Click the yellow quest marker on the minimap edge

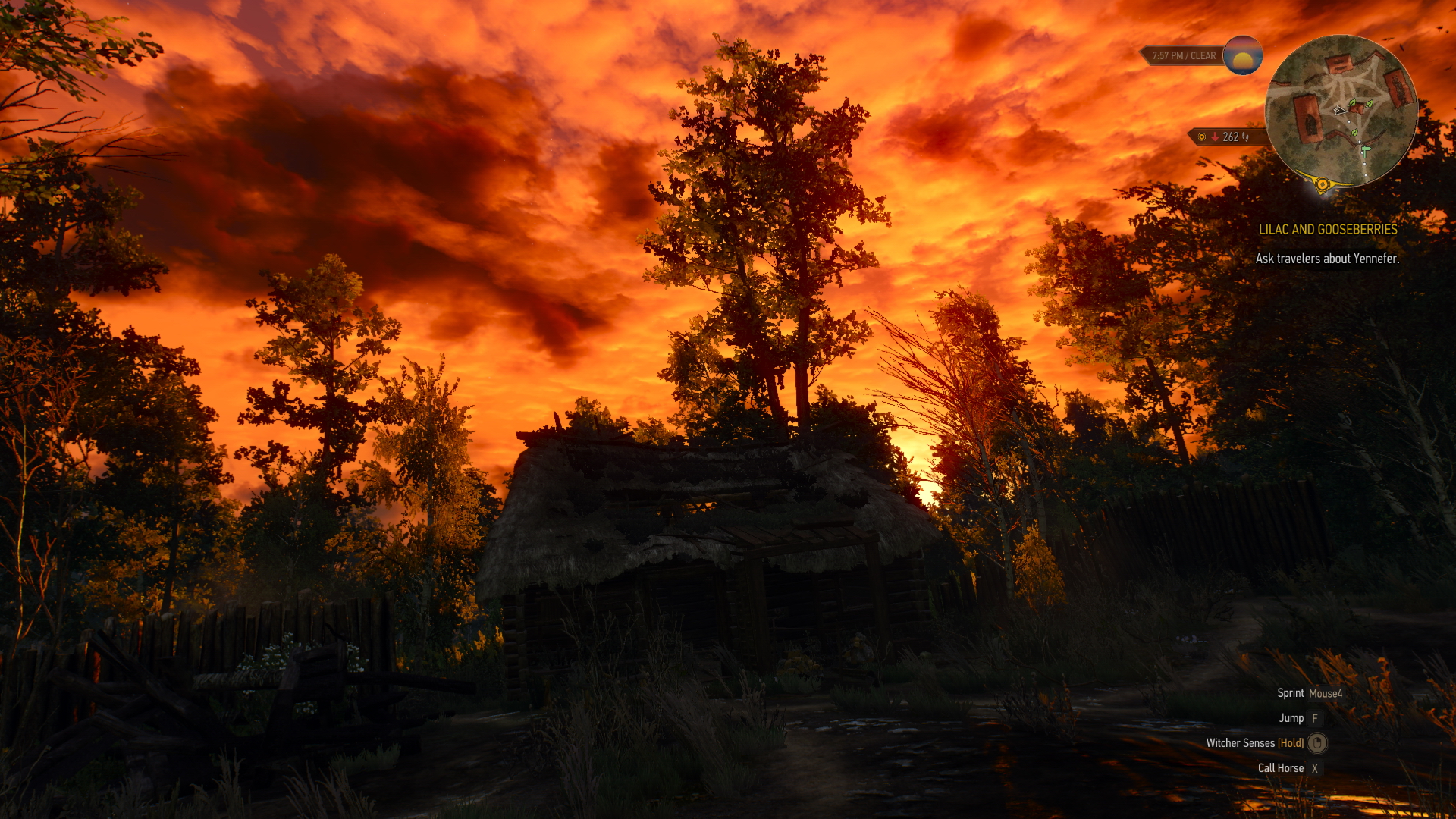pyautogui.click(x=1322, y=184)
